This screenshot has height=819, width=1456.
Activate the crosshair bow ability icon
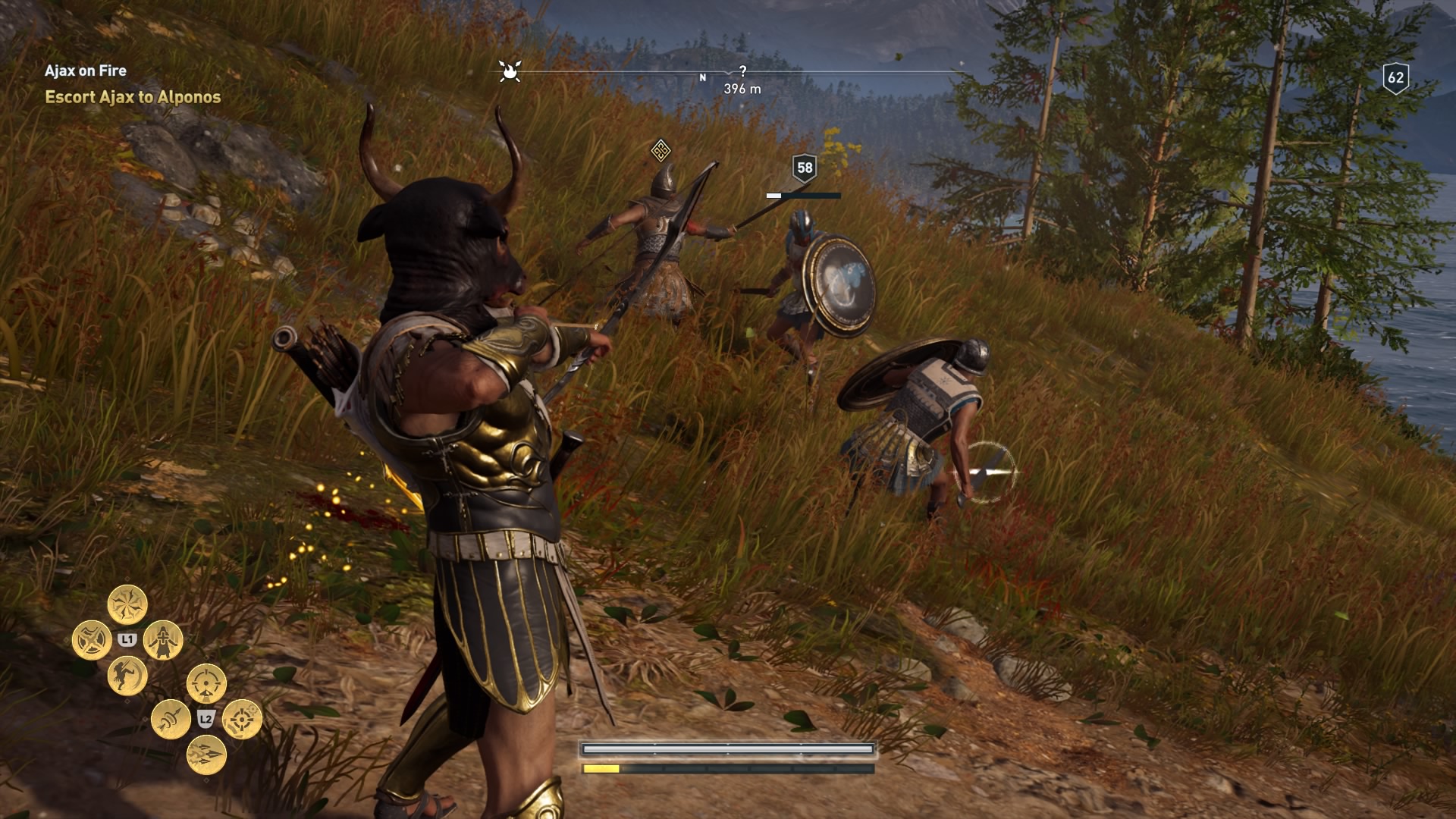click(242, 719)
